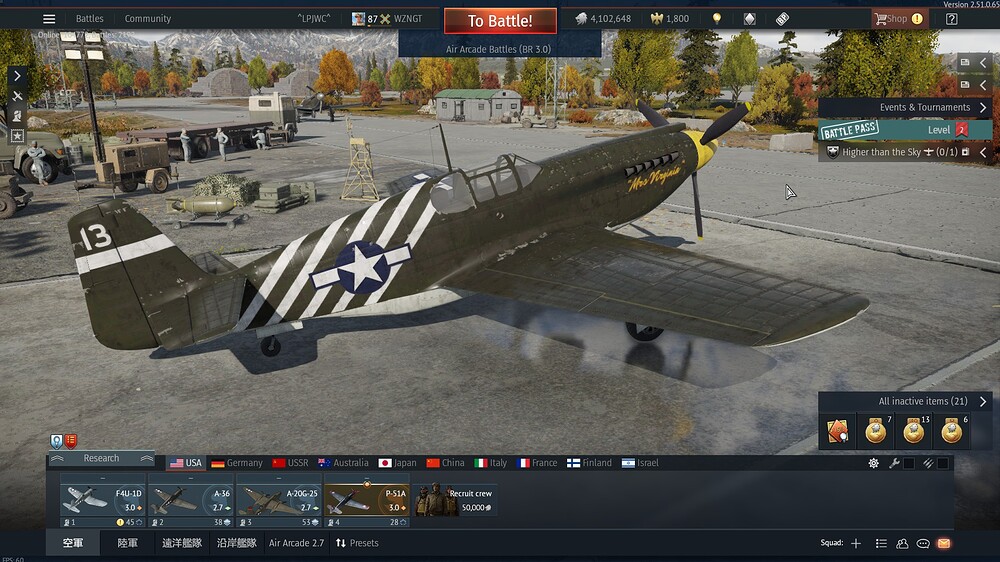Add a squad member with plus
This screenshot has width=1000, height=562.
(855, 543)
